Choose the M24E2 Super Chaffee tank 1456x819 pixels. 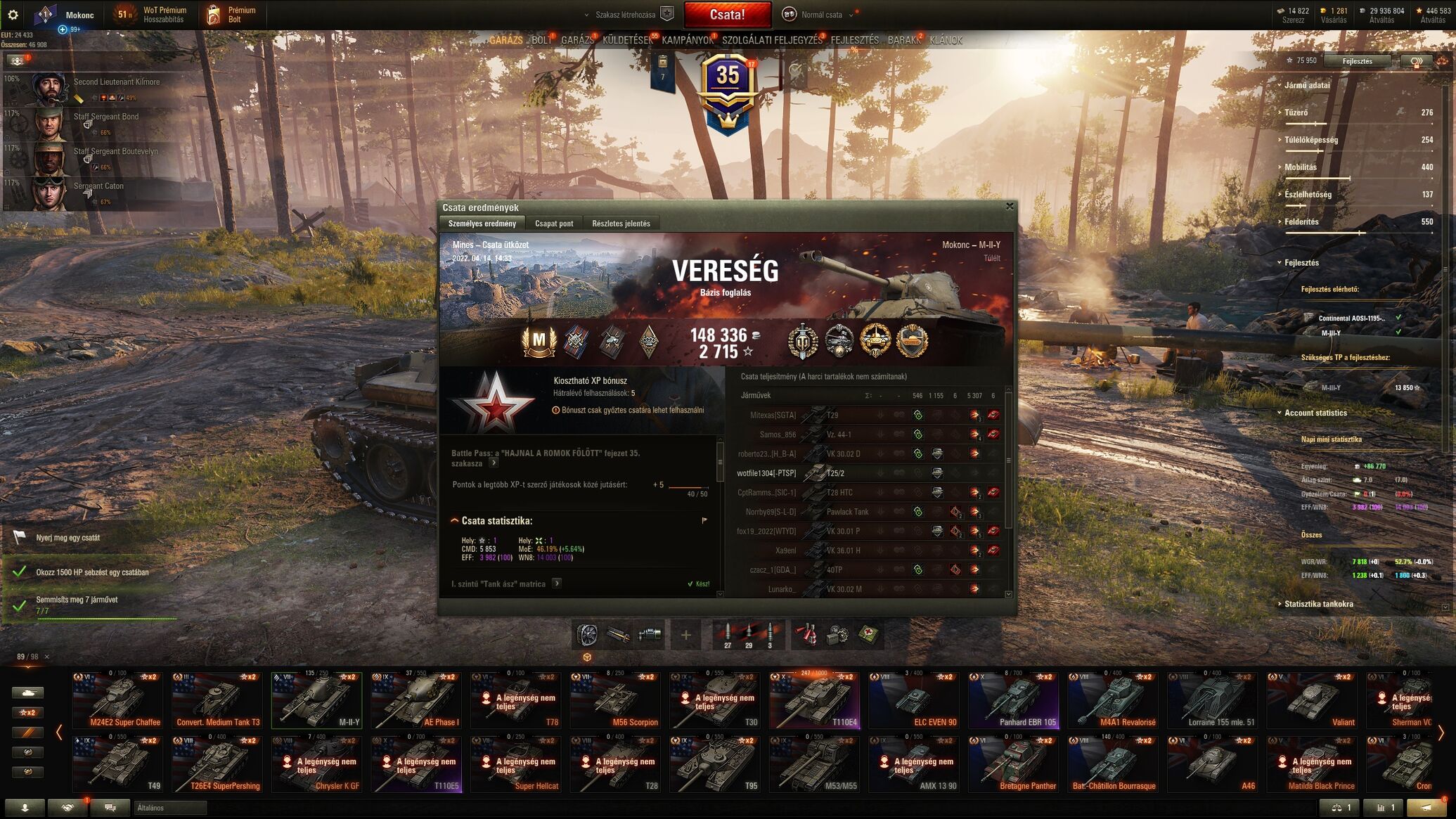pos(117,700)
